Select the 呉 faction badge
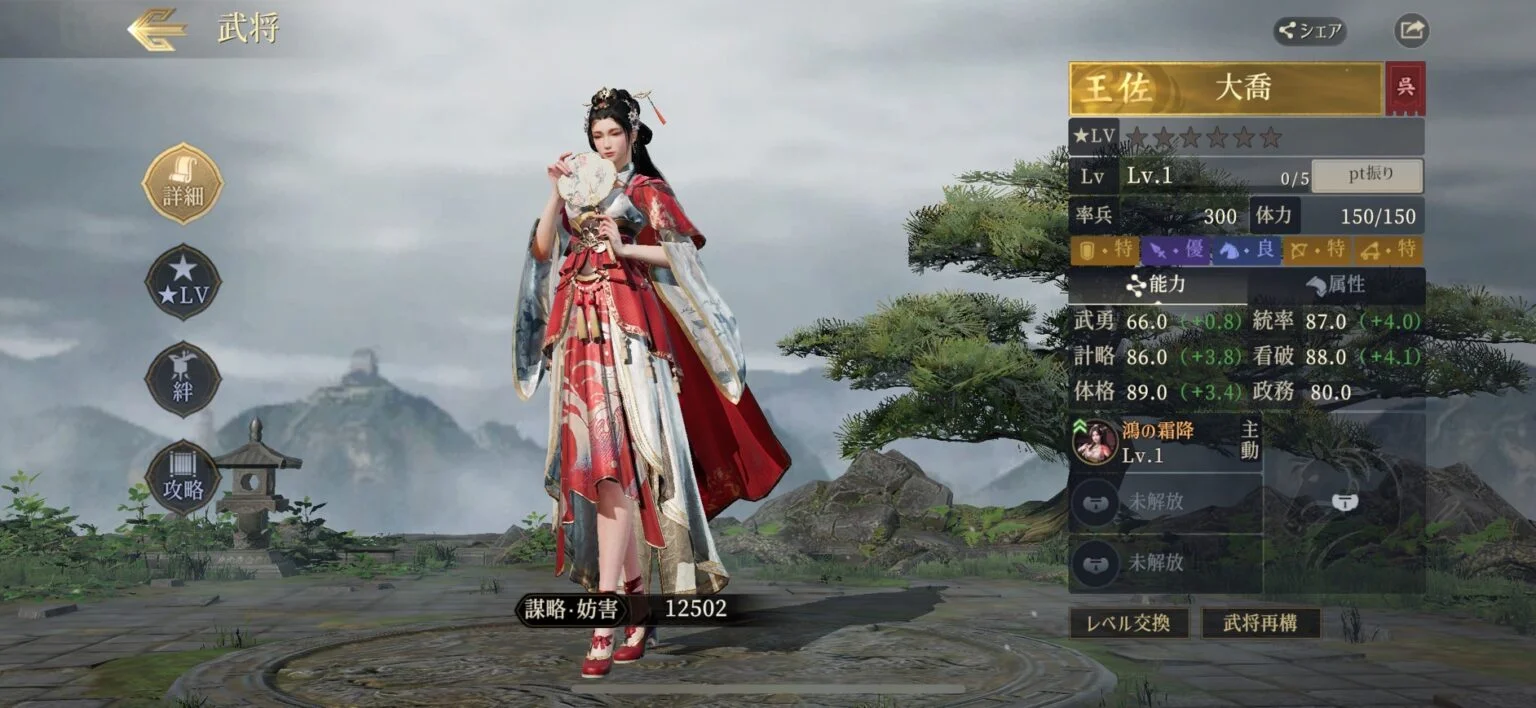Image resolution: width=1536 pixels, height=708 pixels. (1406, 88)
